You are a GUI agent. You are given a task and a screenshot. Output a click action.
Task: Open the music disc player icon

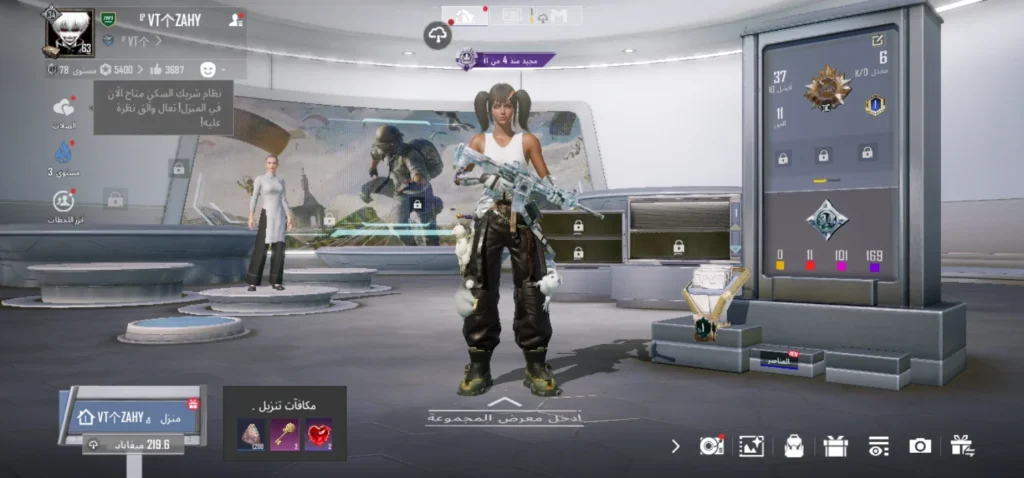point(711,446)
